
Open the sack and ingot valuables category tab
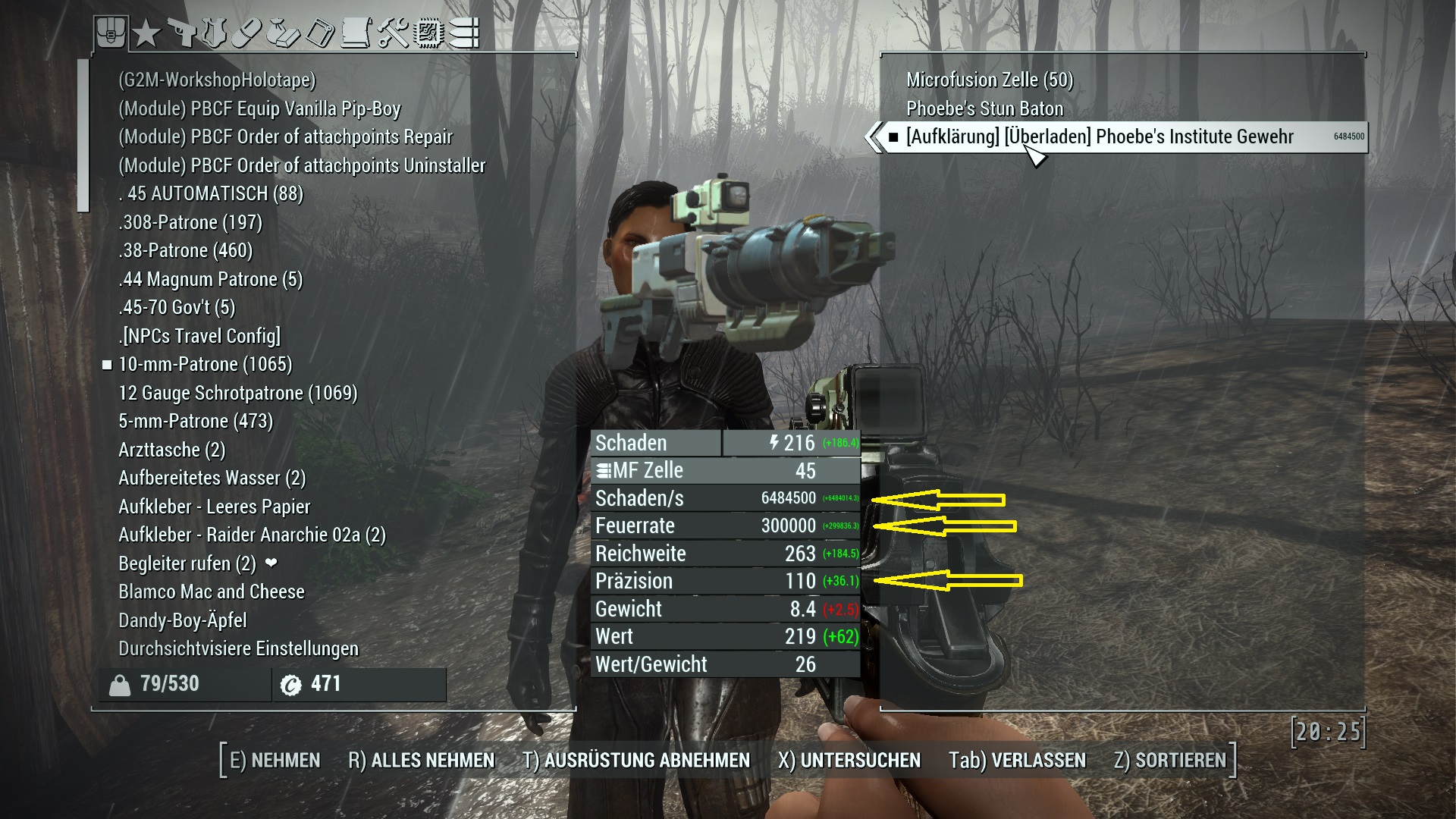click(284, 33)
